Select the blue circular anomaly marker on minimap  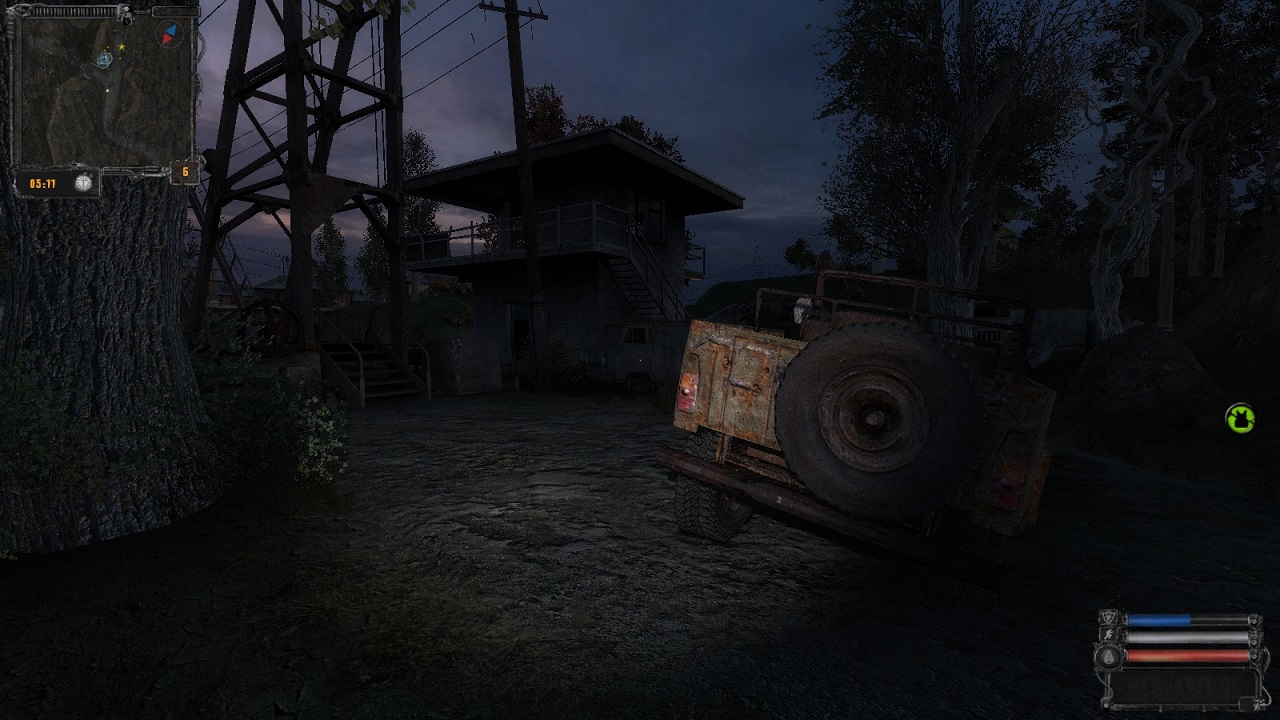click(104, 60)
